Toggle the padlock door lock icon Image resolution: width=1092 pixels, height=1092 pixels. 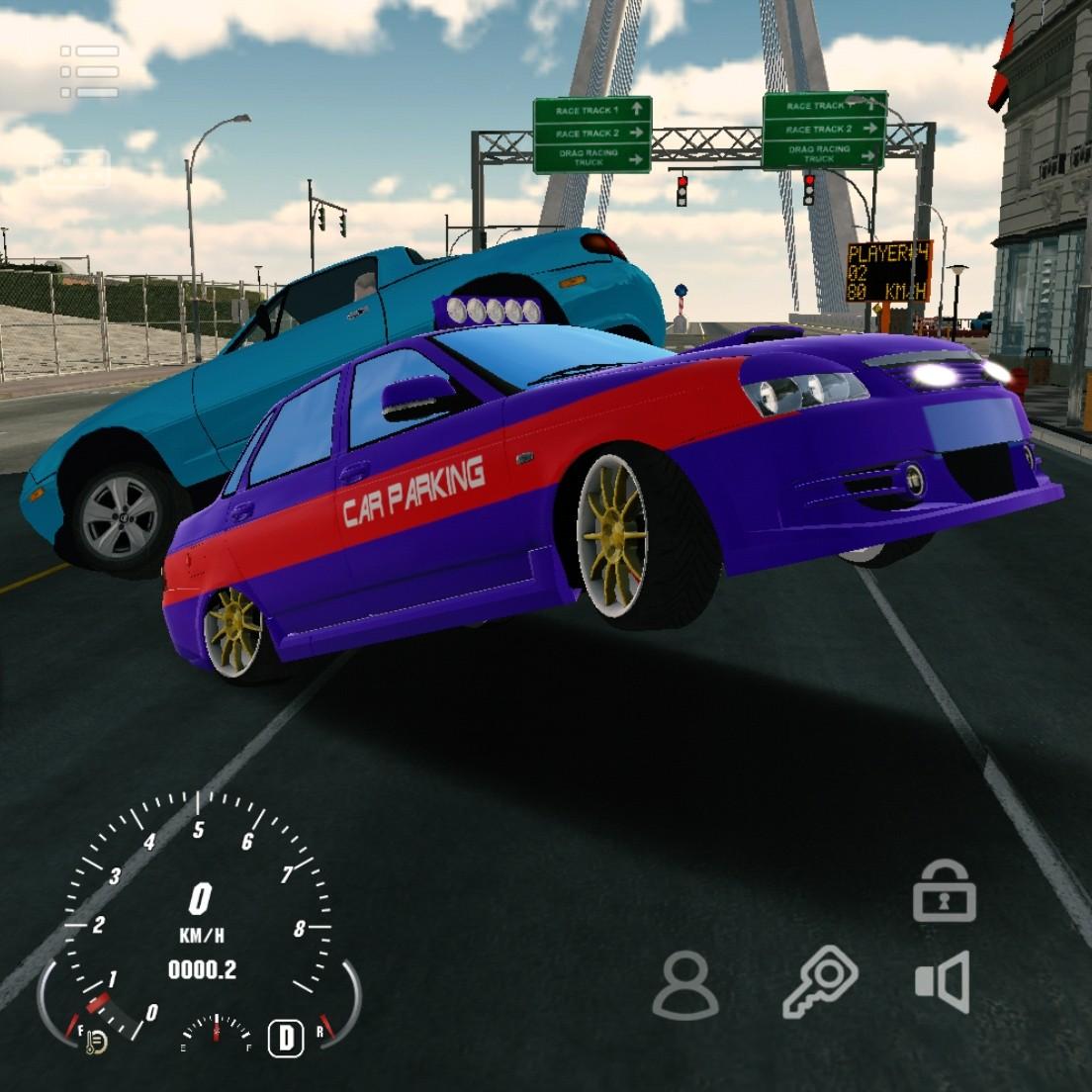tap(944, 891)
